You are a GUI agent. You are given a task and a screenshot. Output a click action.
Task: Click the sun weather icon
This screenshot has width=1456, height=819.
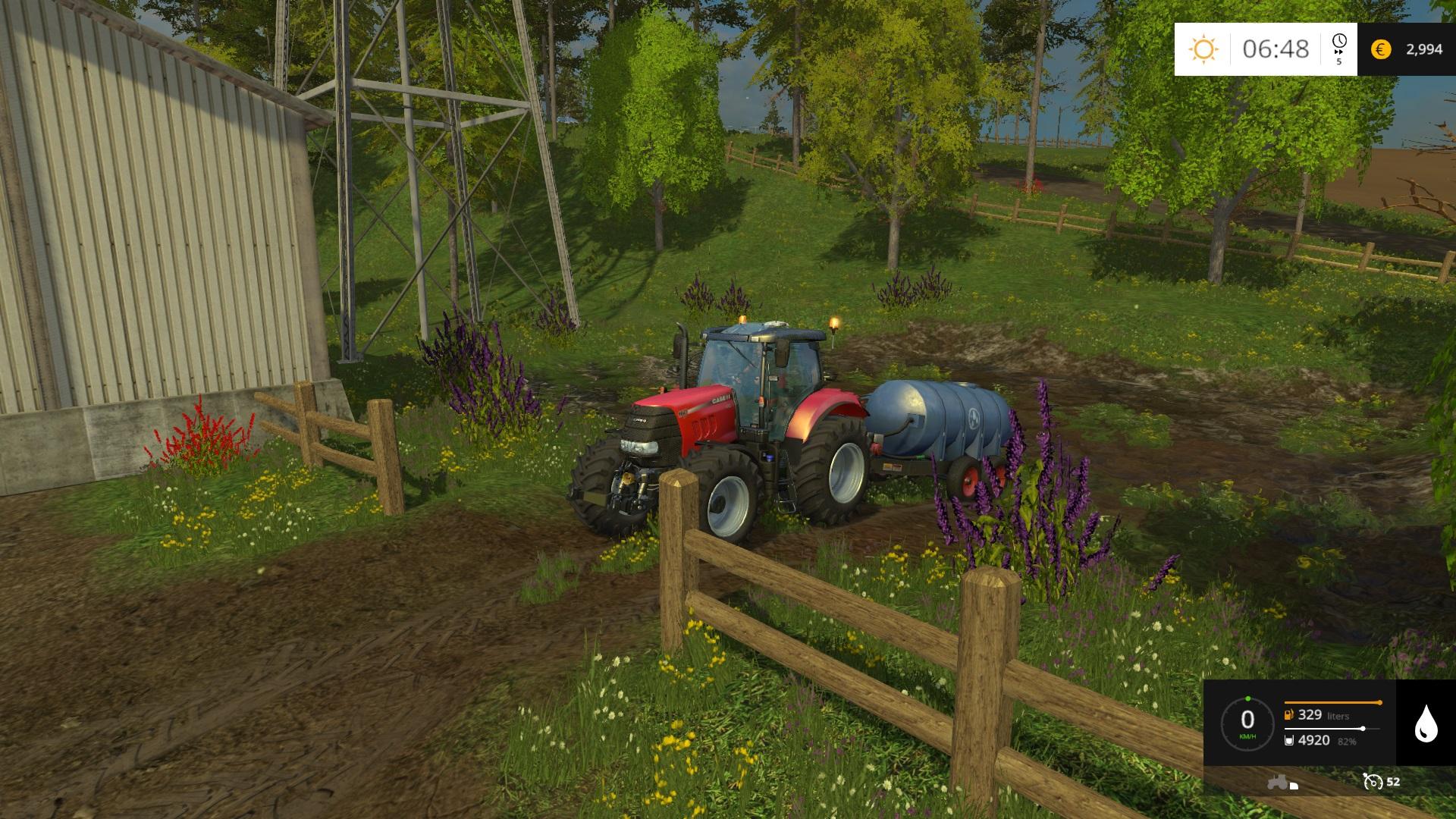pos(1204,47)
